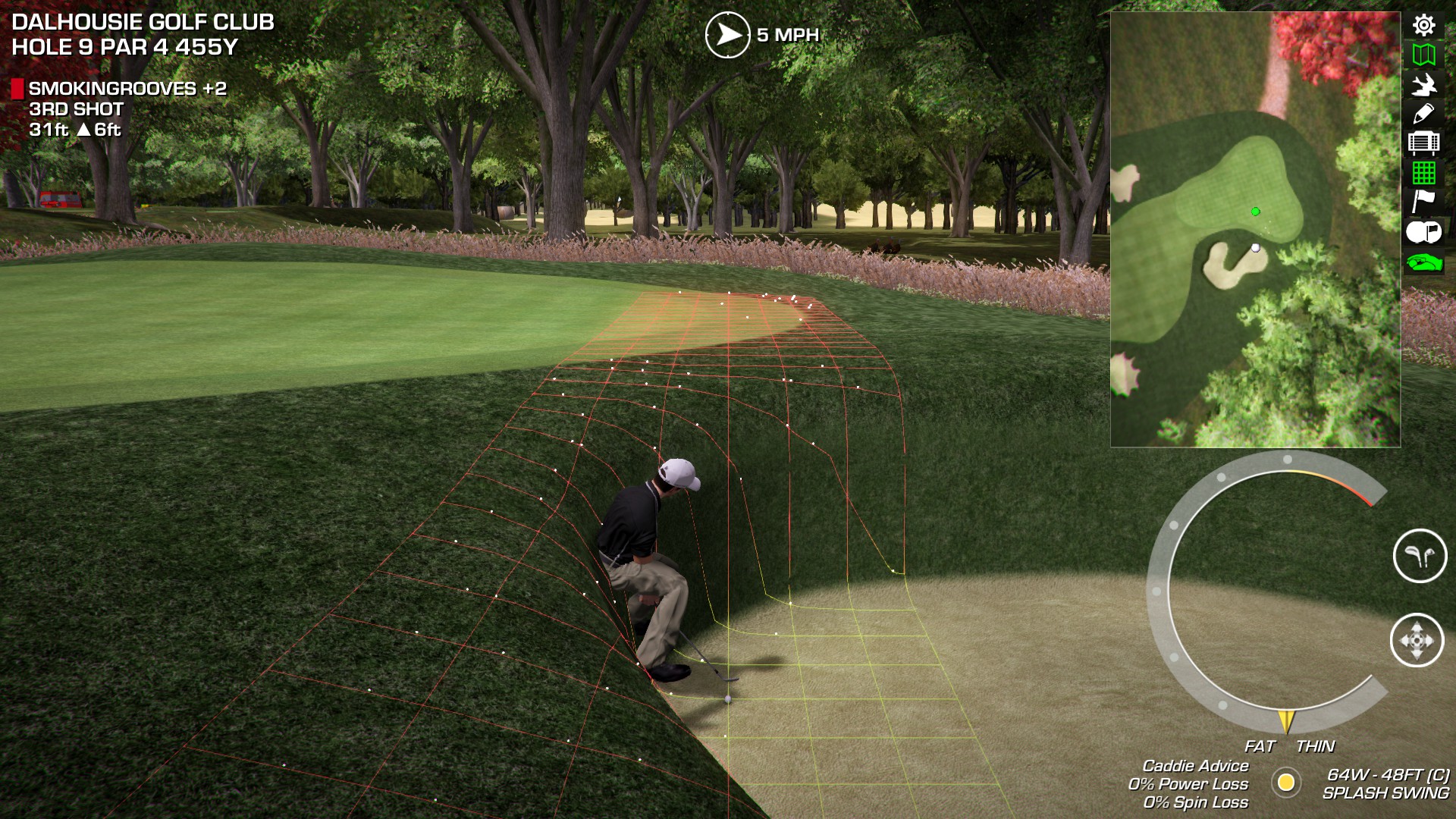The height and width of the screenshot is (819, 1456).
Task: Toggle the green golf glove icon
Action: 1423,262
